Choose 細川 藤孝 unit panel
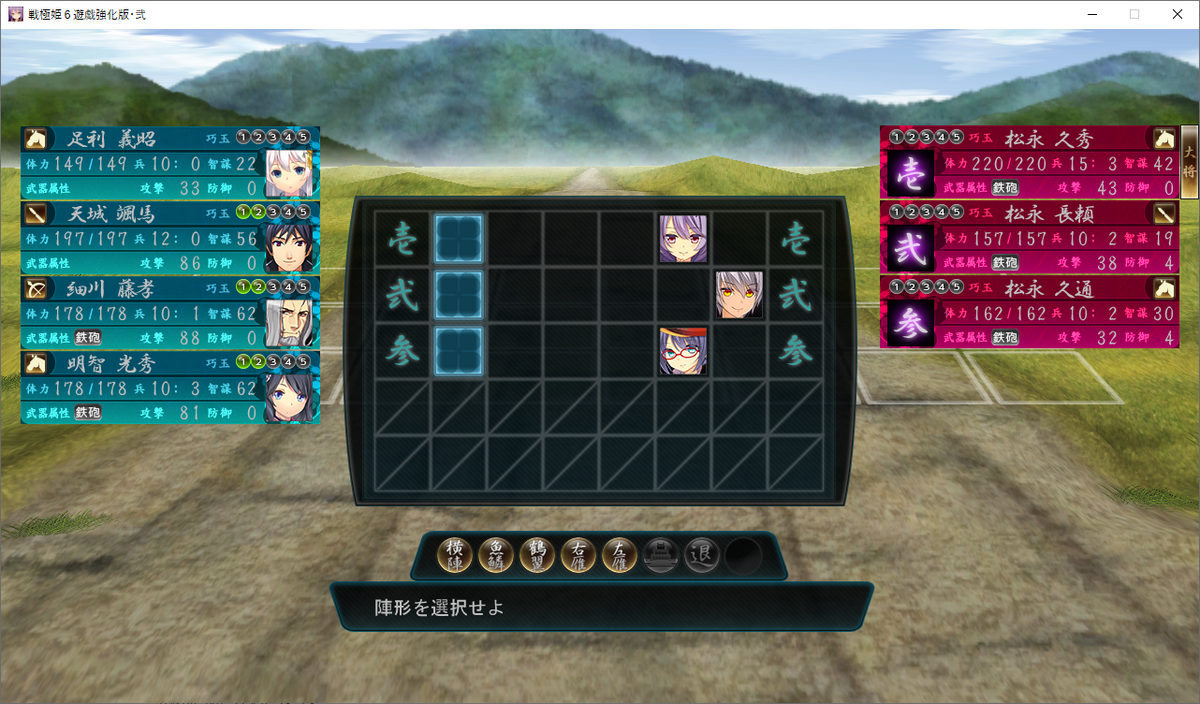Screen dimensions: 1200x704 pos(170,311)
